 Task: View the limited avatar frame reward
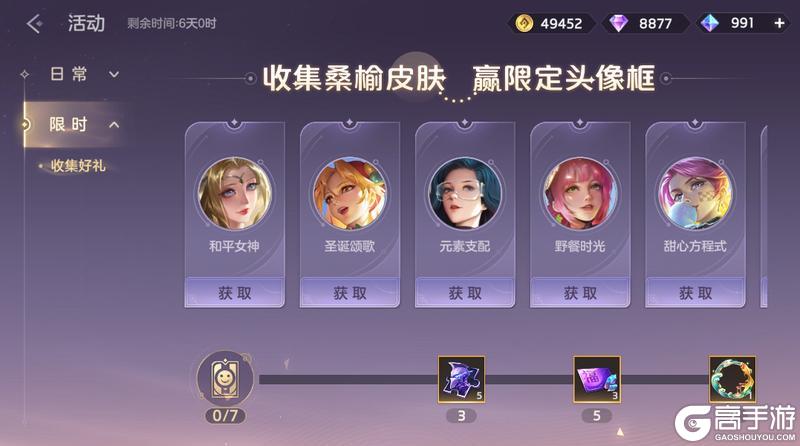click(732, 380)
